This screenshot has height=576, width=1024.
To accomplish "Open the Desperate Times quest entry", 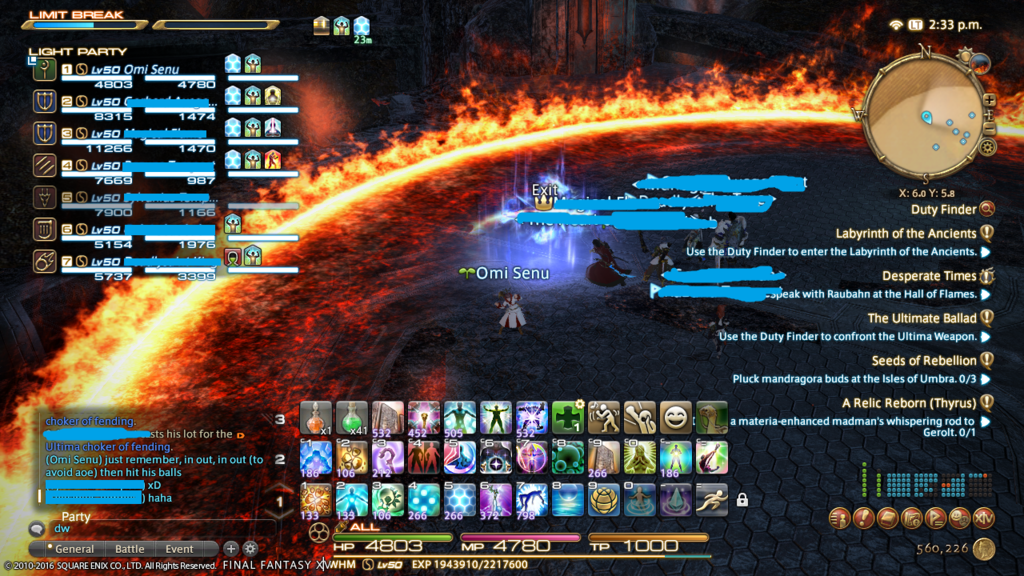I will (928, 276).
